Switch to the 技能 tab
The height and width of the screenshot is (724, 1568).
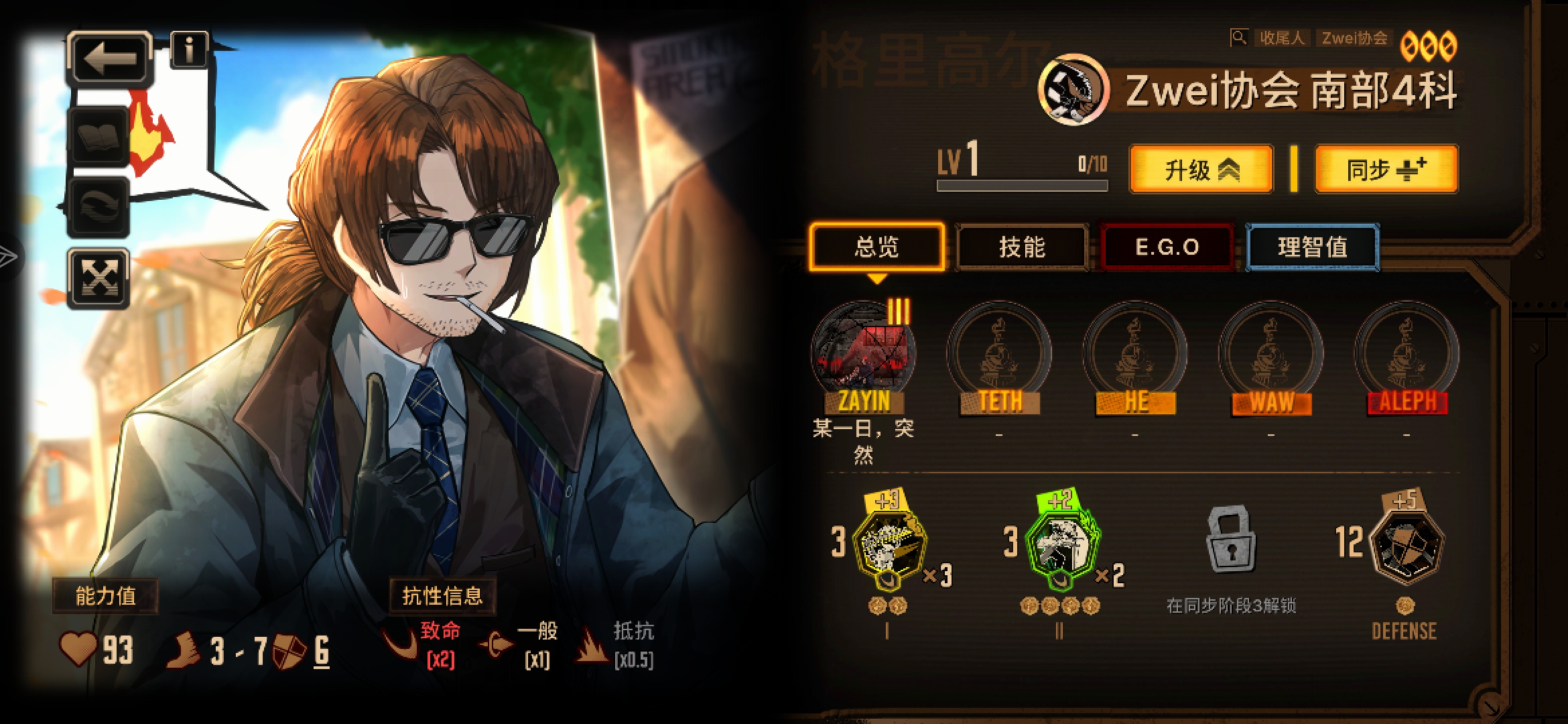[1023, 247]
